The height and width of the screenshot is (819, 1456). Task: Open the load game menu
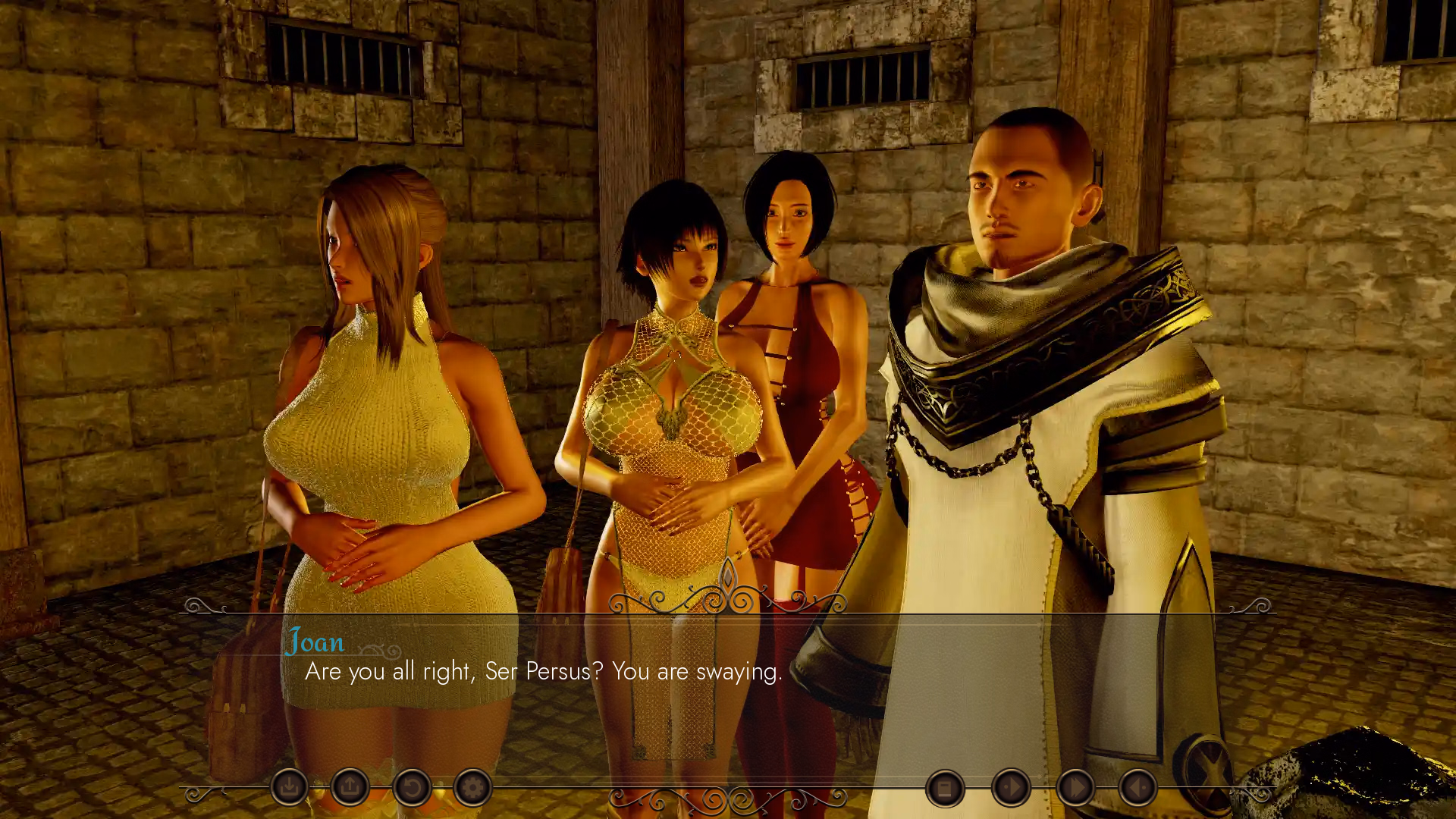350,788
